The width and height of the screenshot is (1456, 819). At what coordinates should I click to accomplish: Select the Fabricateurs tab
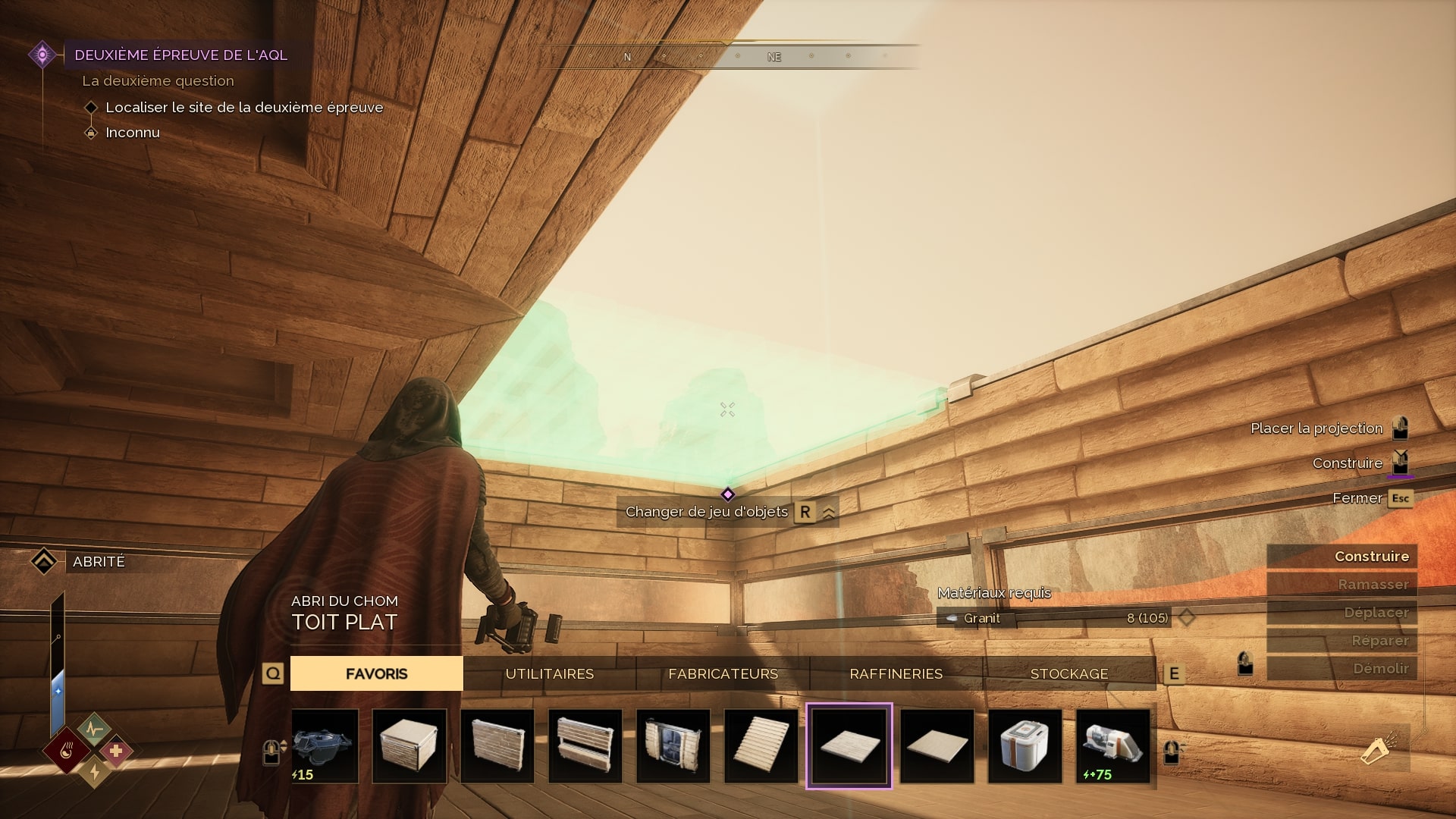(723, 673)
